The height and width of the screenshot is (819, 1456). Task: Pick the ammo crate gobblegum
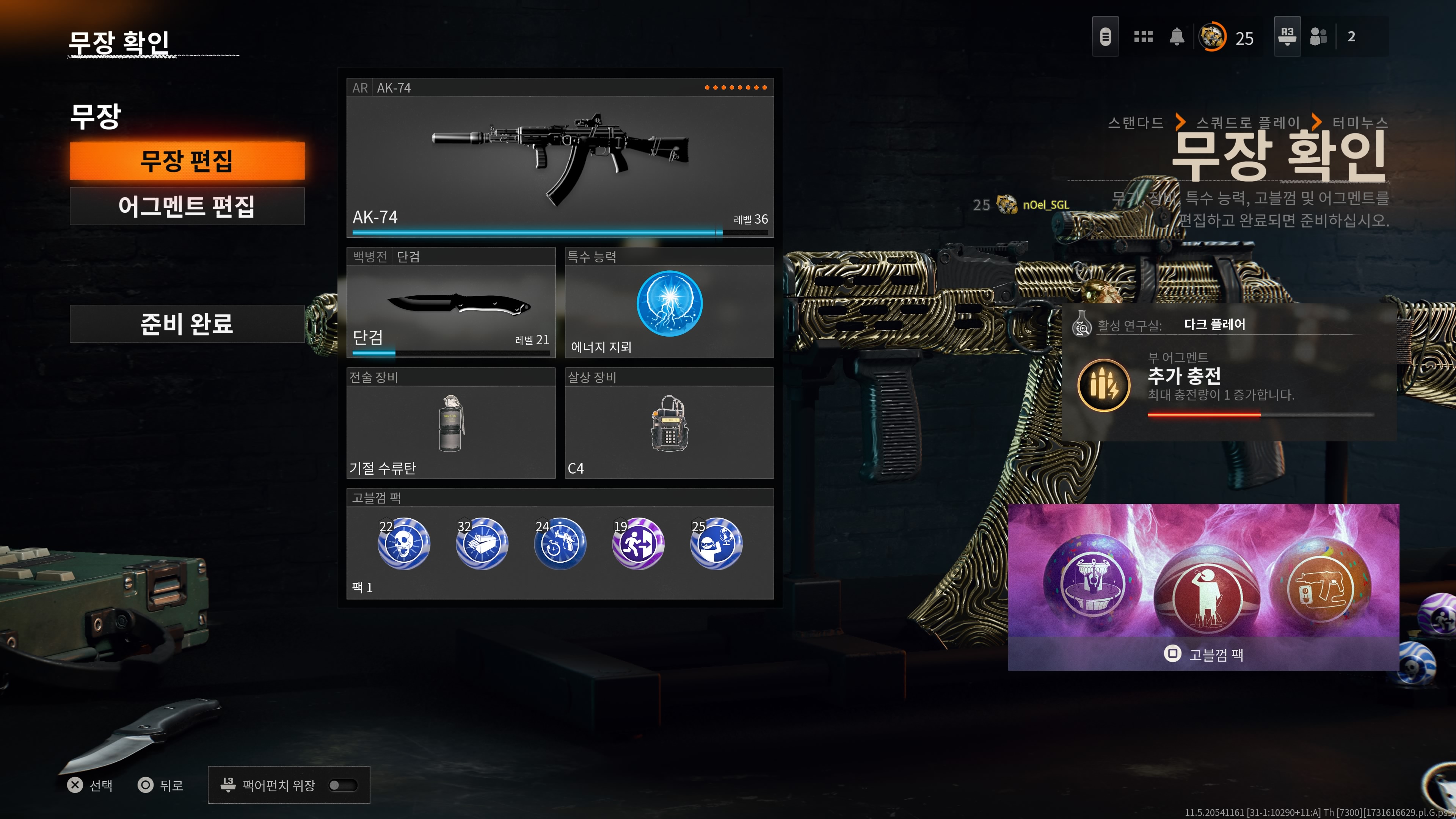coord(482,544)
